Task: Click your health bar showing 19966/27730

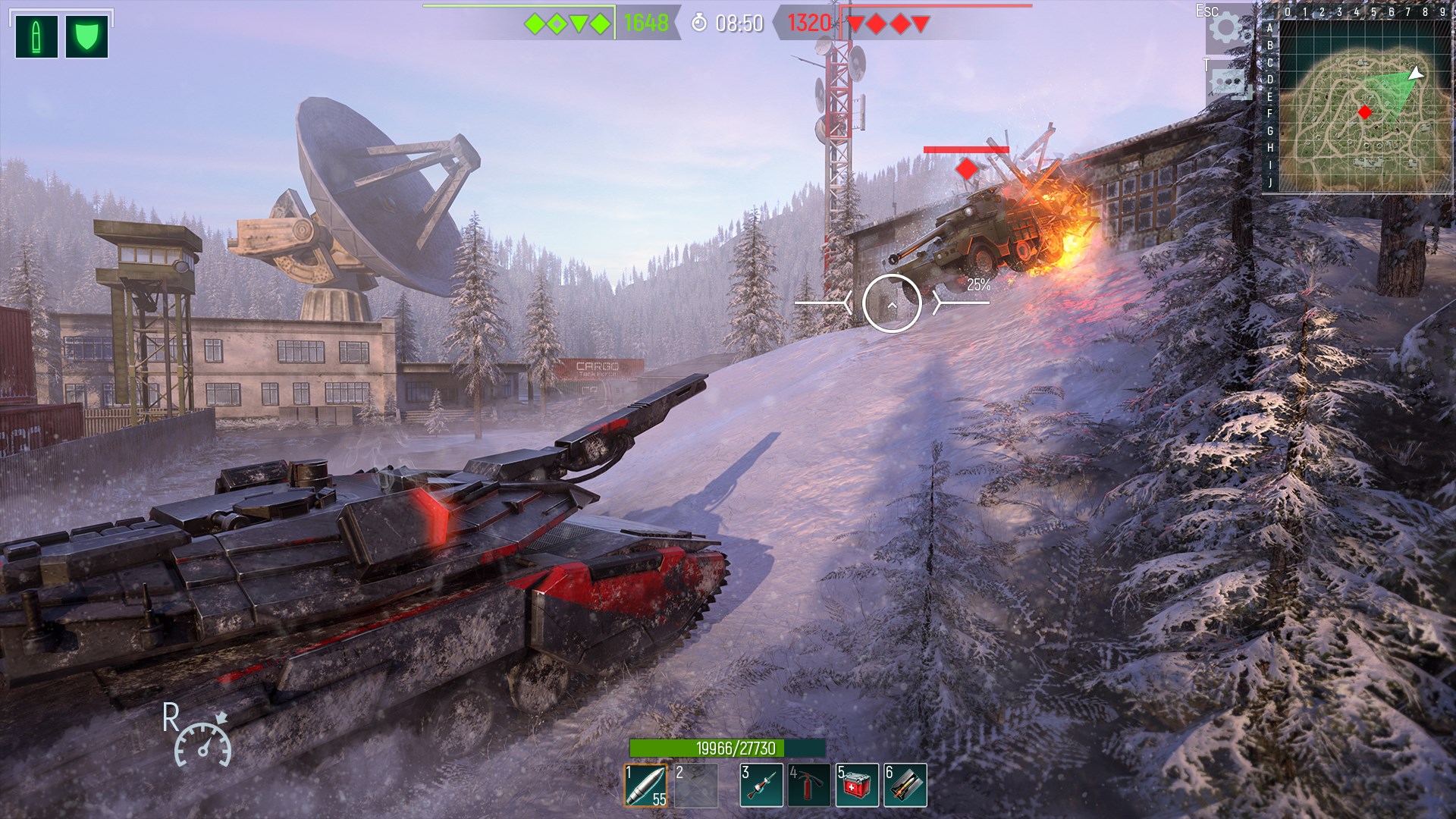Action: [x=730, y=746]
